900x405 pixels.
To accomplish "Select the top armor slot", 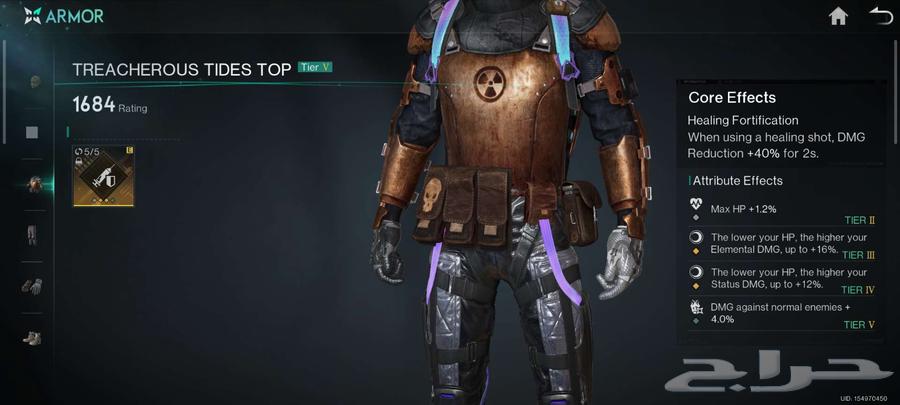I will [x=33, y=184].
